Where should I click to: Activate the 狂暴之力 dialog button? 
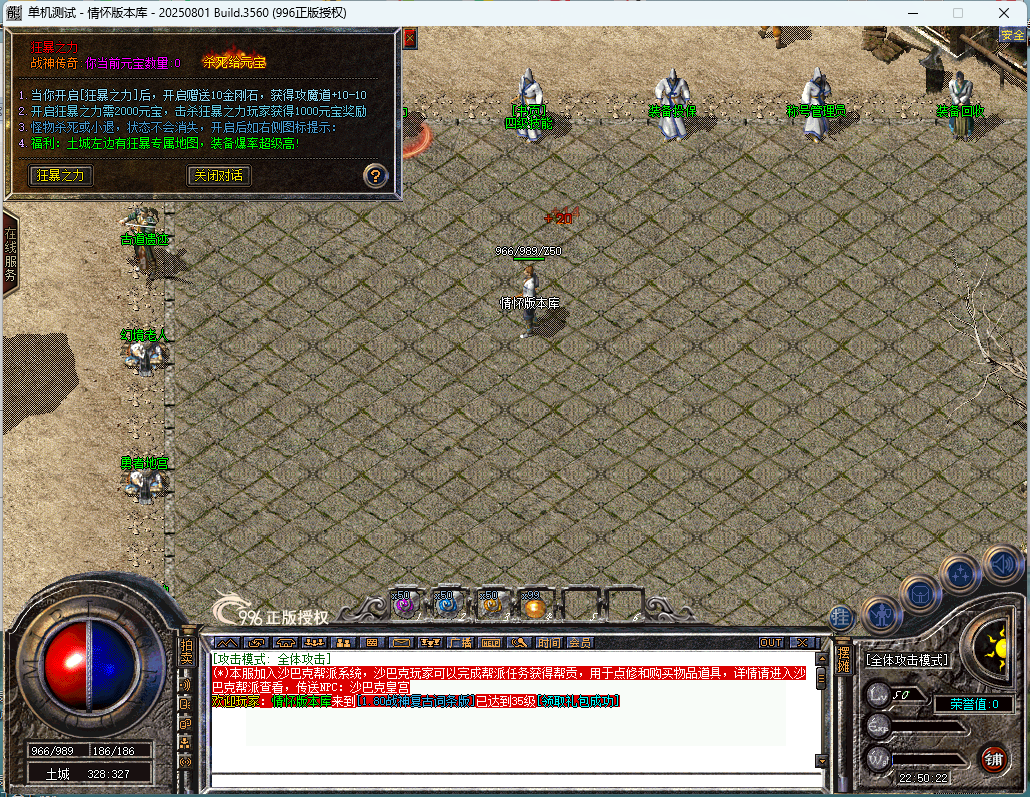tap(60, 176)
